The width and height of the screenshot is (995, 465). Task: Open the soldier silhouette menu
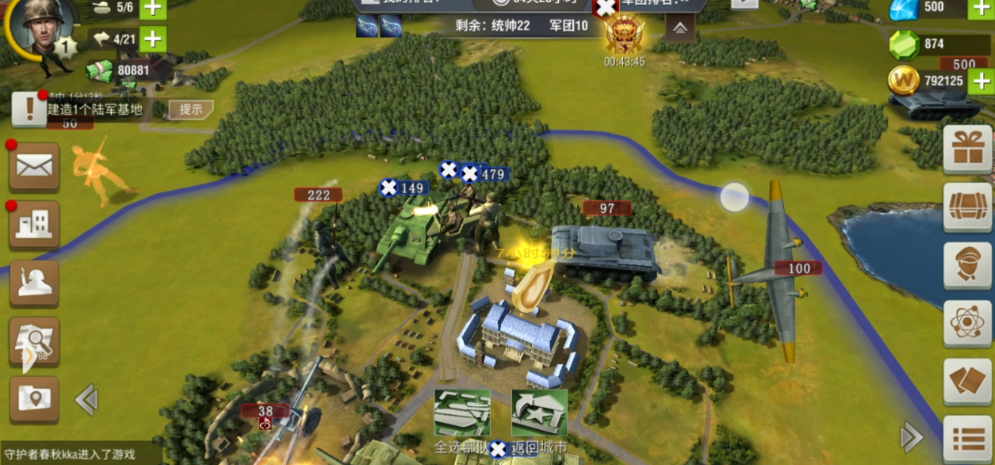(x=34, y=283)
